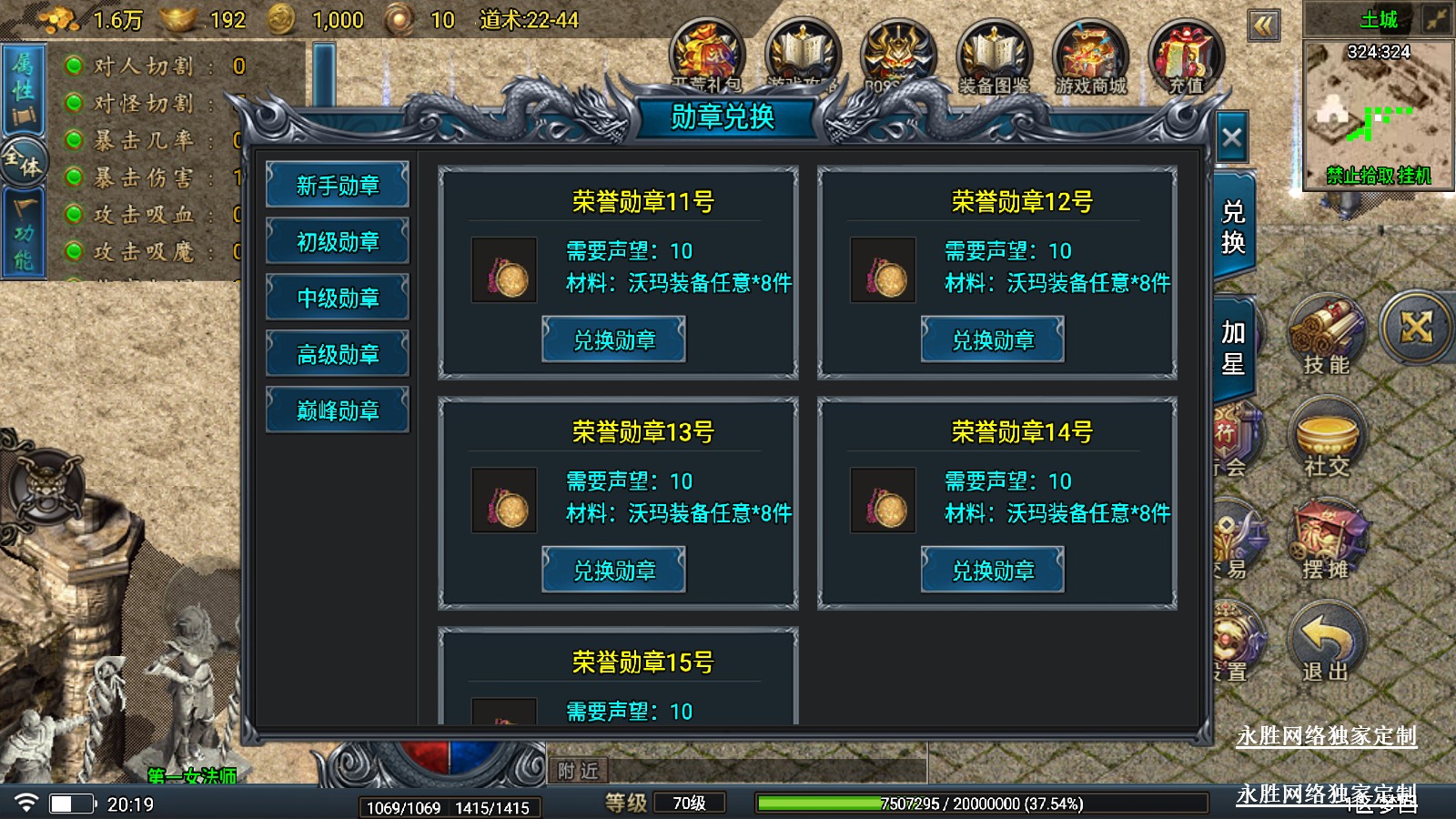1456x819 pixels.
Task: Exchange for 荣誉勋章11号
Action: [614, 340]
